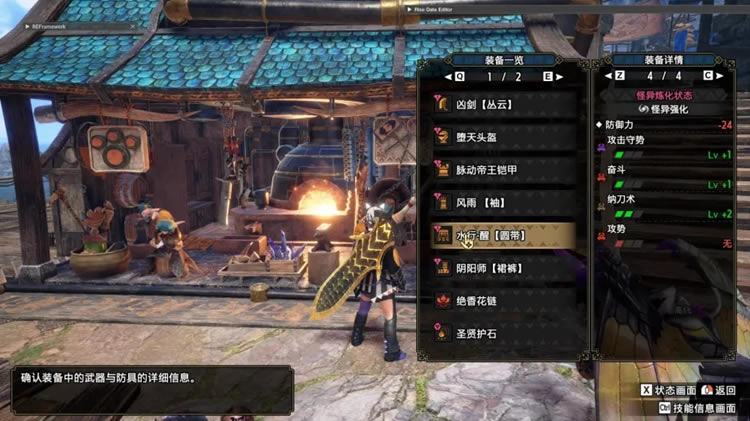The height and width of the screenshot is (421, 750).
Task: Show previous equipment details page arrow
Action: pyautogui.click(x=608, y=75)
